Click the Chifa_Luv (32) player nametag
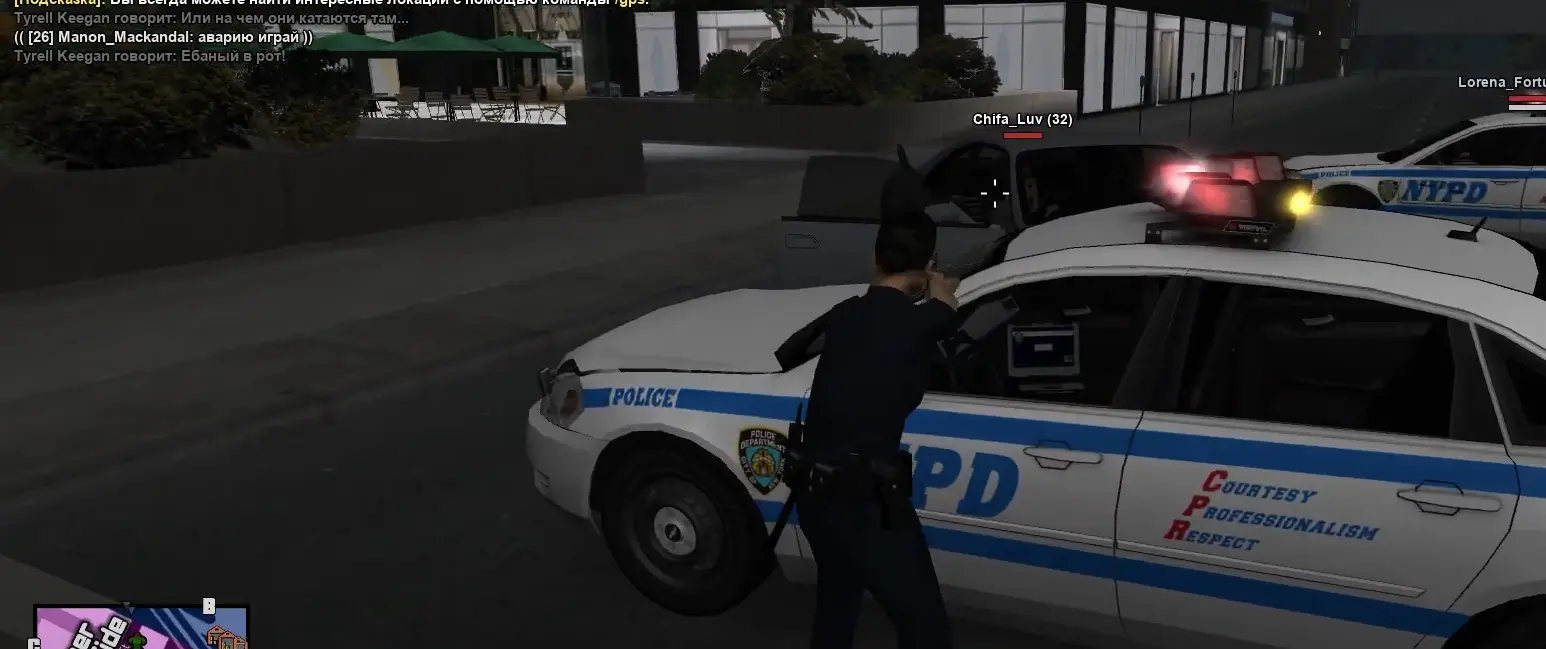The image size is (1546, 649). 1022,120
